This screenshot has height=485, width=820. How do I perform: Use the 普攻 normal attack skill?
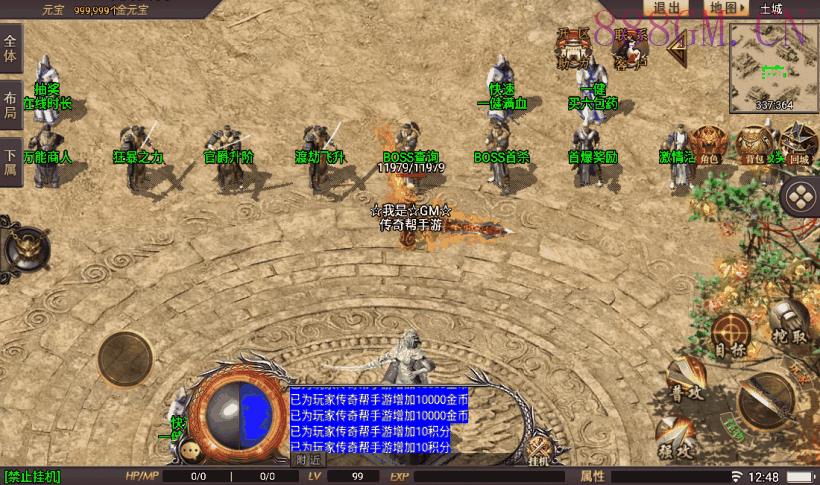684,384
